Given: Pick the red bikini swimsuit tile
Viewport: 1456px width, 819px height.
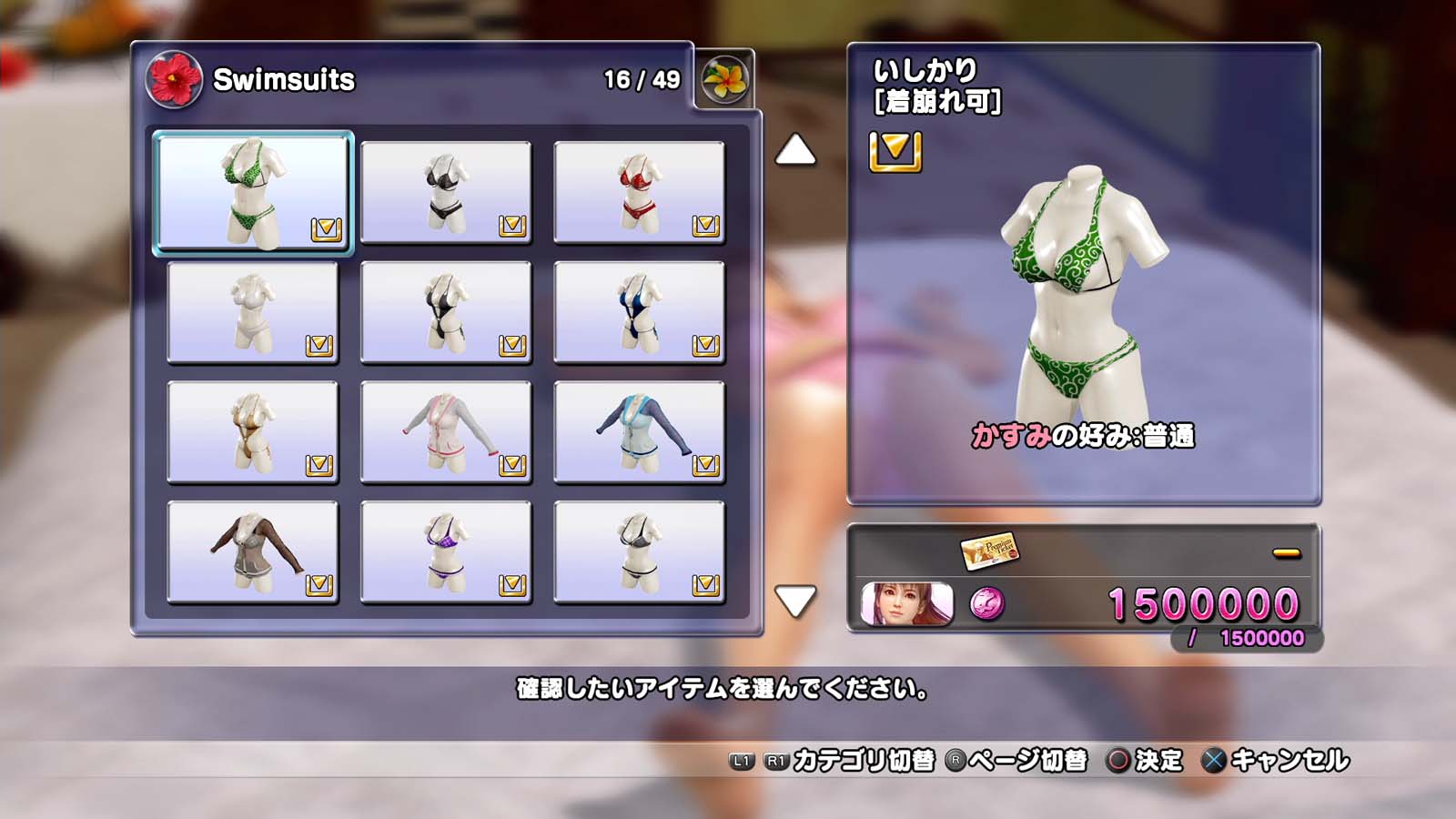Looking at the screenshot, I should pos(639,192).
